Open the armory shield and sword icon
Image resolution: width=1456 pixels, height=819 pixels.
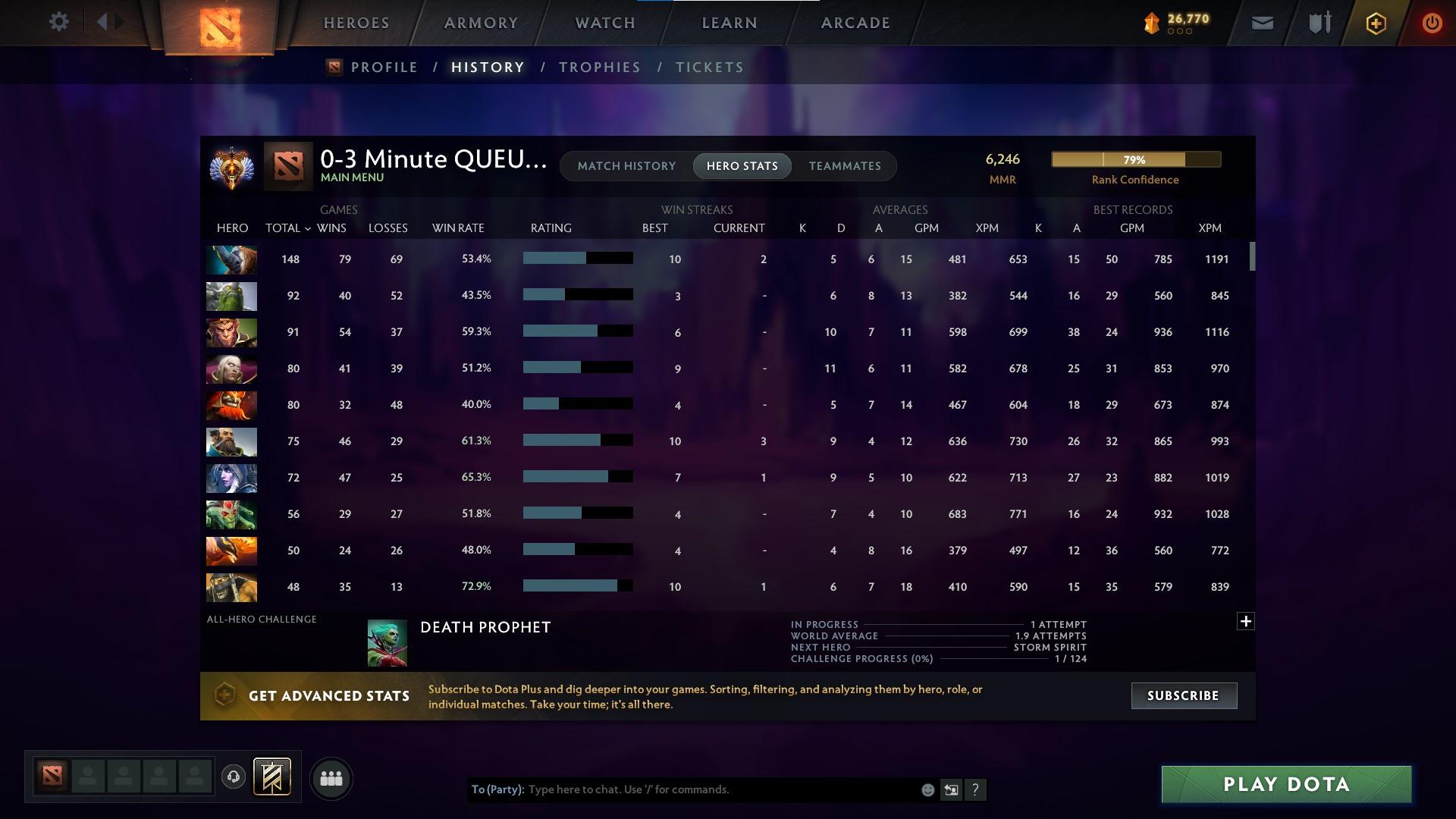[x=1319, y=22]
